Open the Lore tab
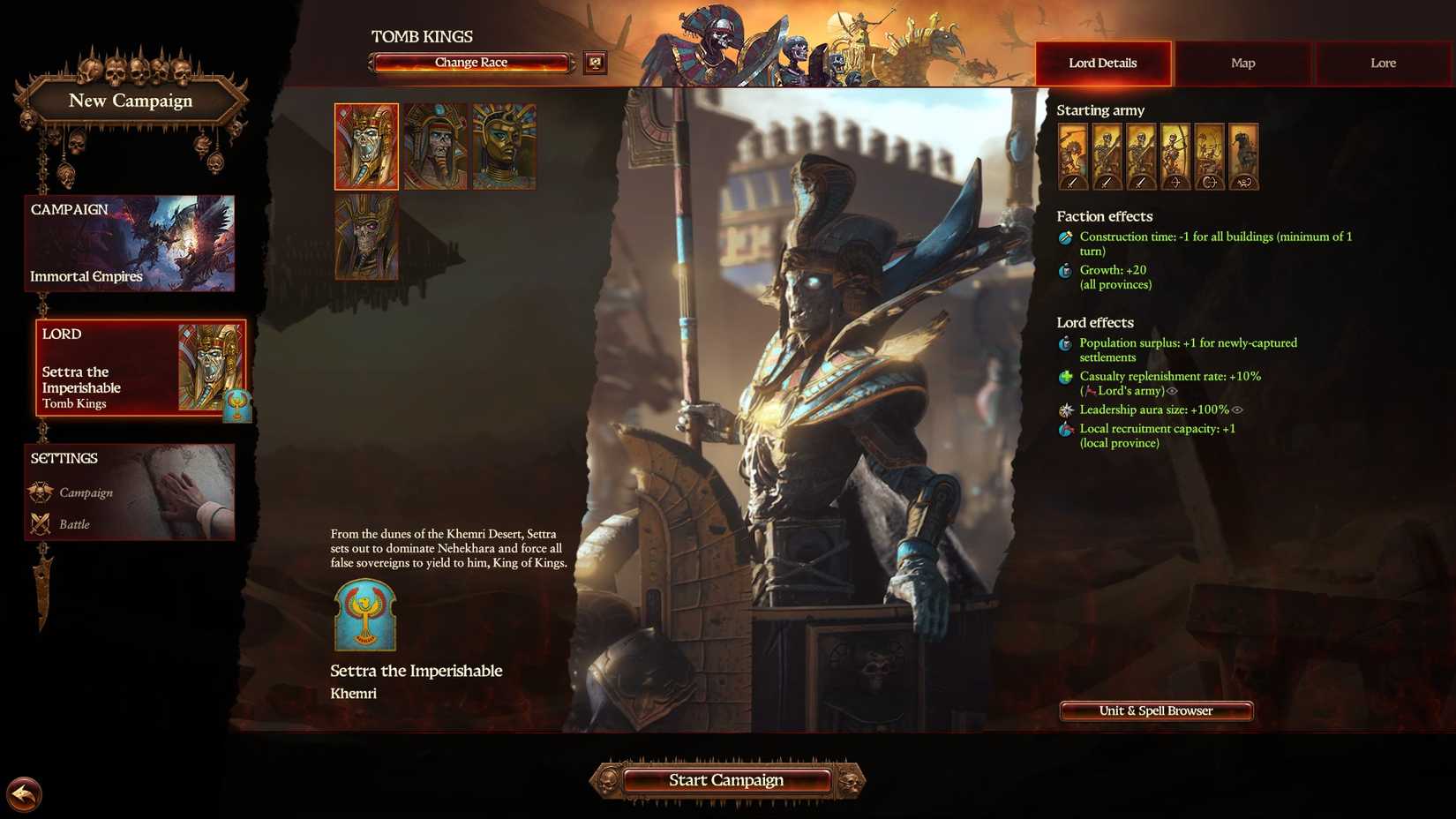The image size is (1456, 819). click(1382, 63)
